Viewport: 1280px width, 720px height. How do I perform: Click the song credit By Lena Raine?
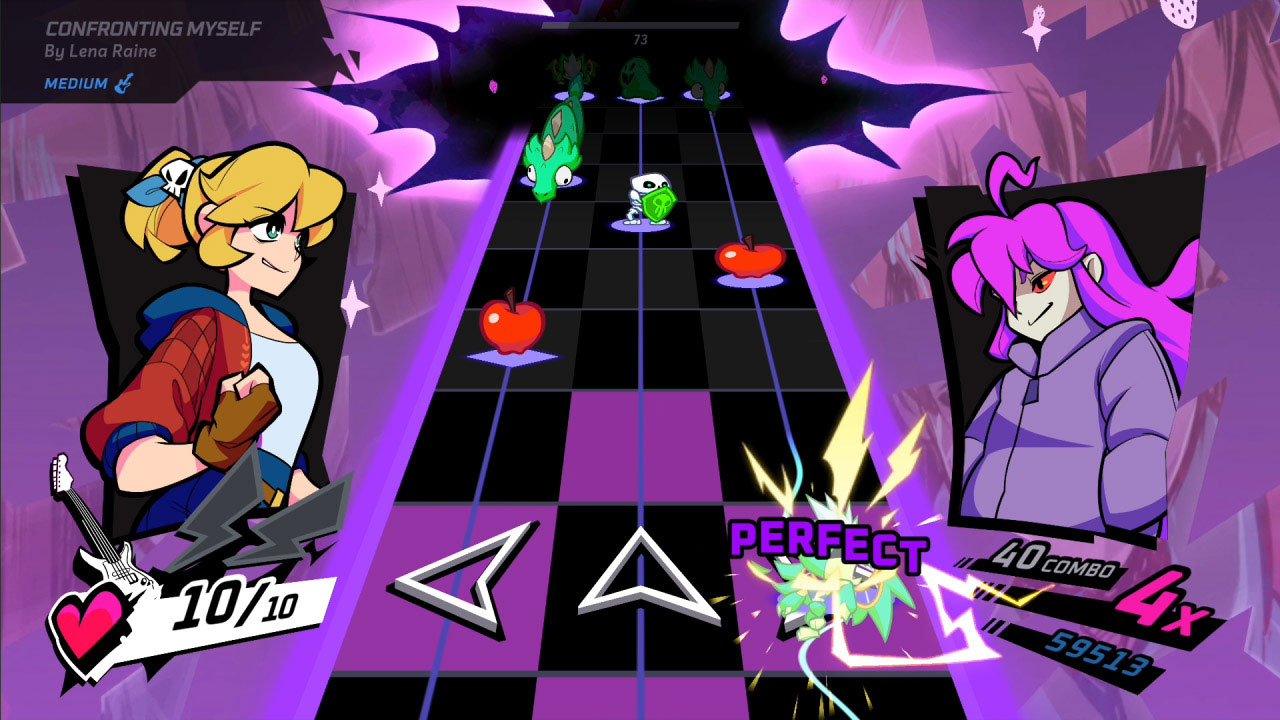point(100,50)
